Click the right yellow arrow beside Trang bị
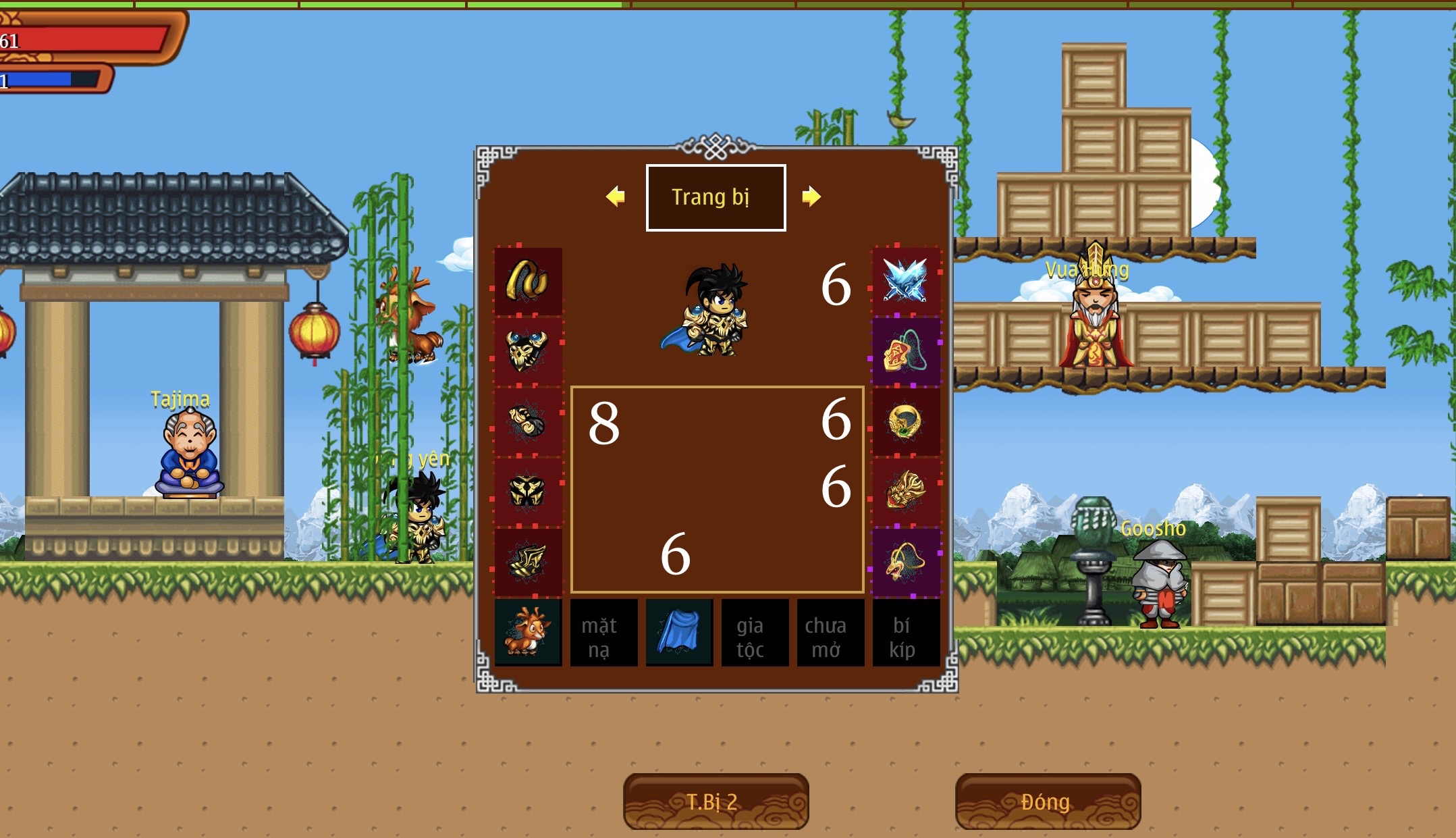The width and height of the screenshot is (1456, 838). [811, 197]
